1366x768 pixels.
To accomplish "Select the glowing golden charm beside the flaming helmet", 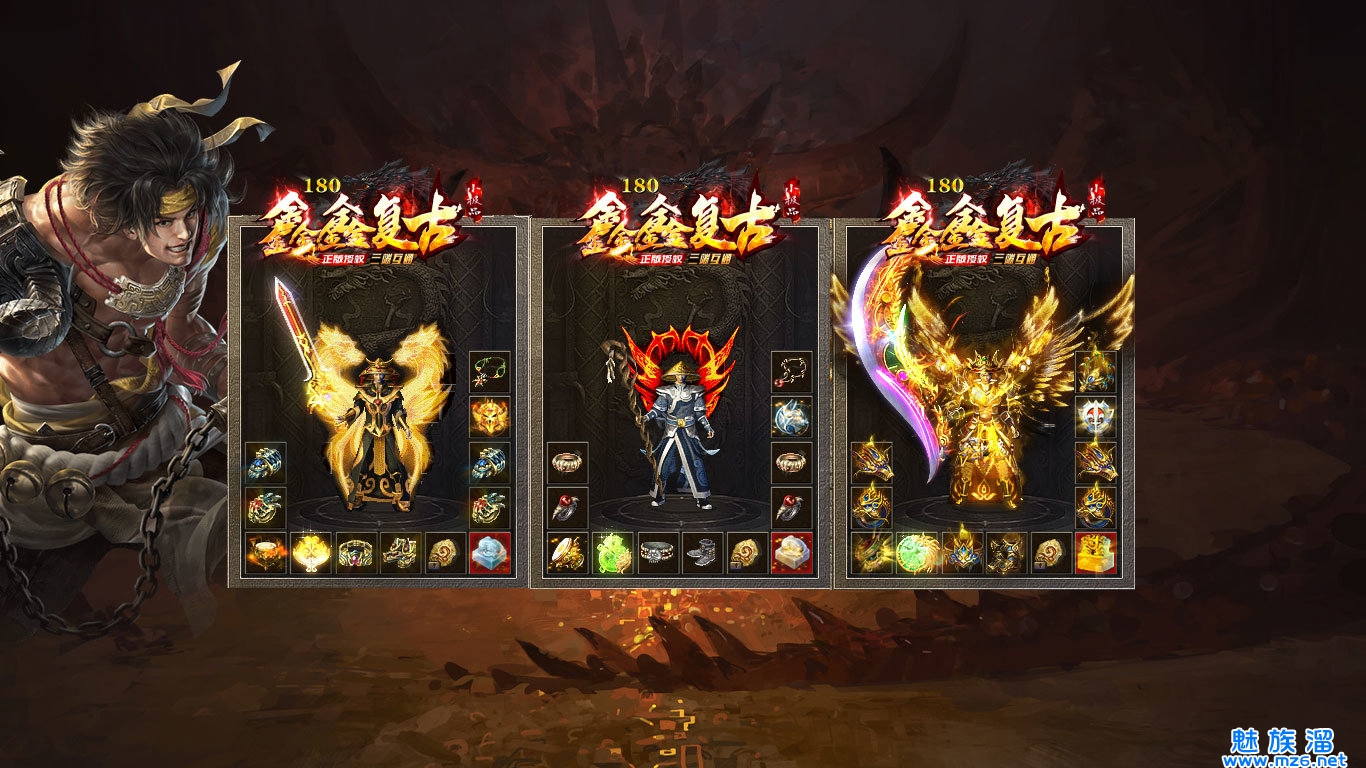I will [x=310, y=553].
